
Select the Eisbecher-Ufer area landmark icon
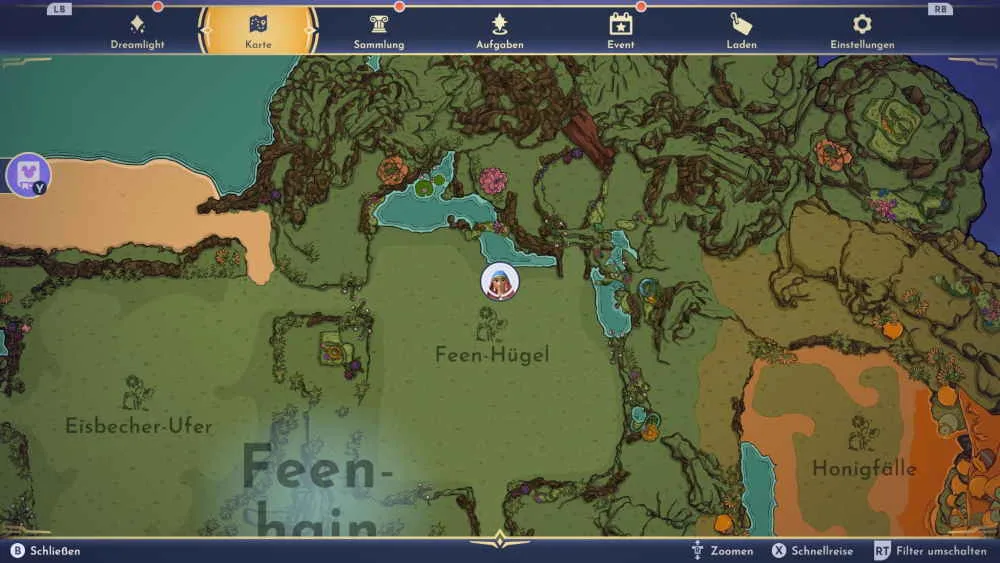pyautogui.click(x=137, y=393)
